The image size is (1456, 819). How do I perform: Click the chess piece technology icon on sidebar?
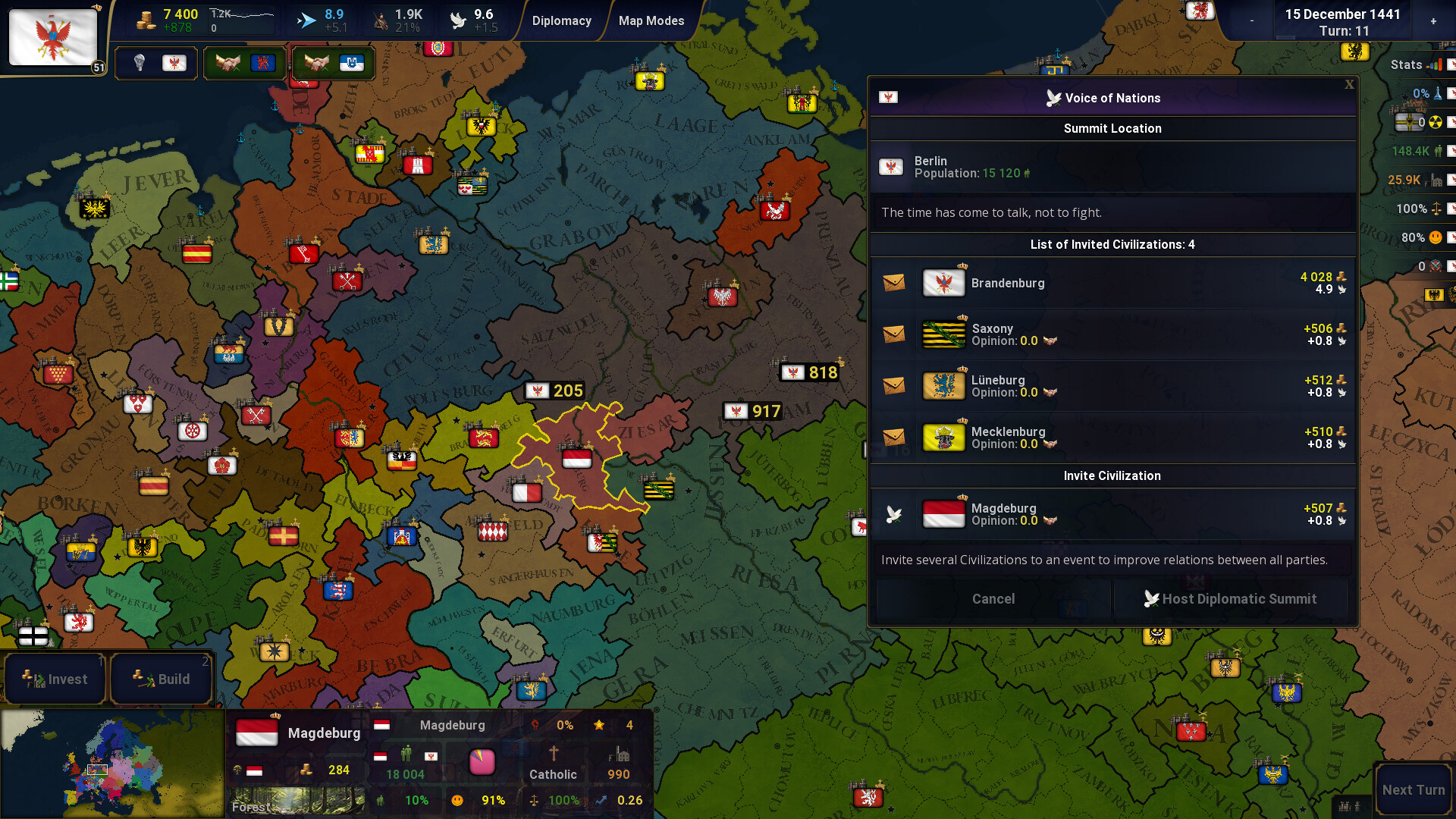click(x=1436, y=93)
